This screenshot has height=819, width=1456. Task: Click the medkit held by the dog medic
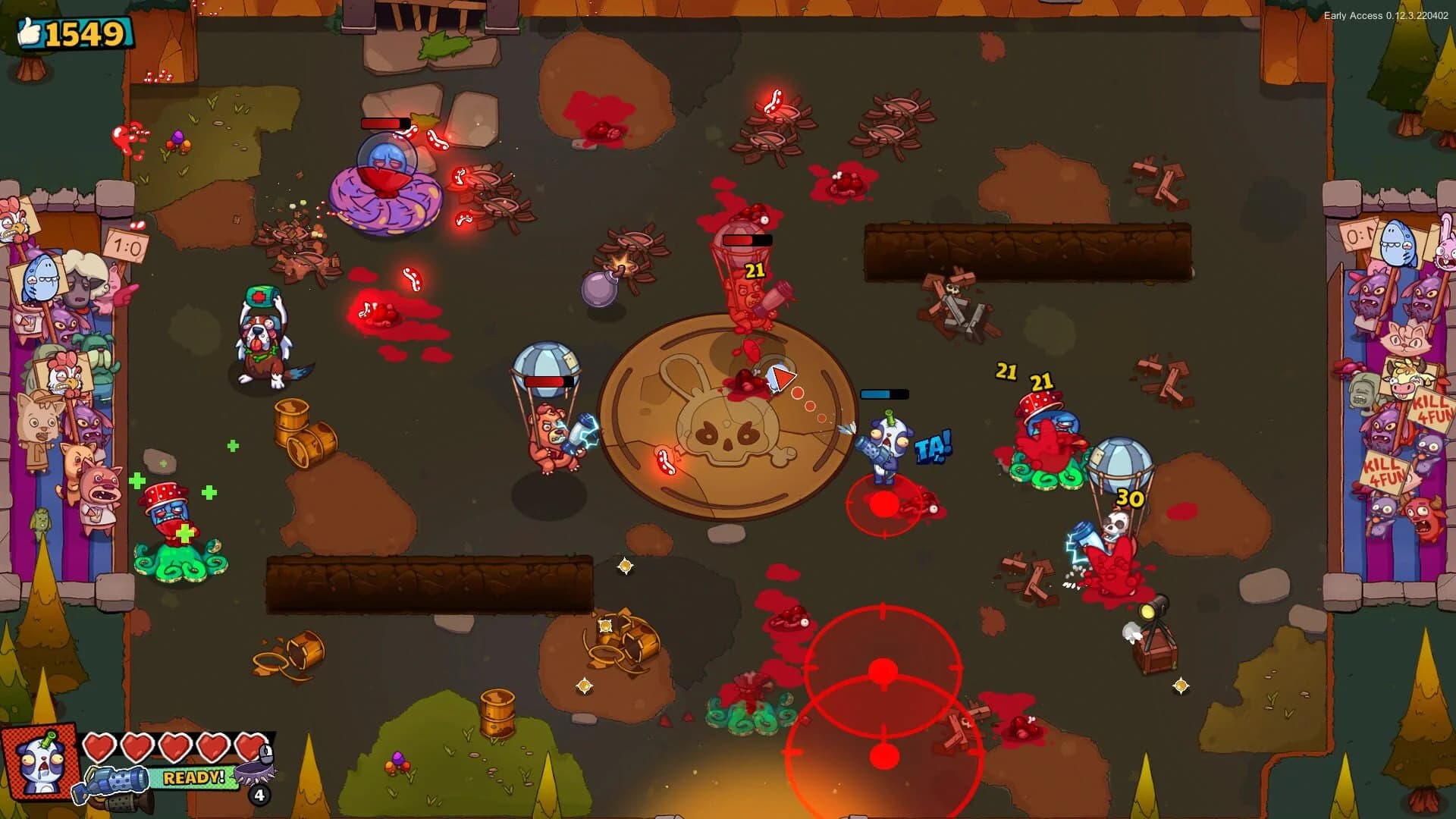point(262,297)
